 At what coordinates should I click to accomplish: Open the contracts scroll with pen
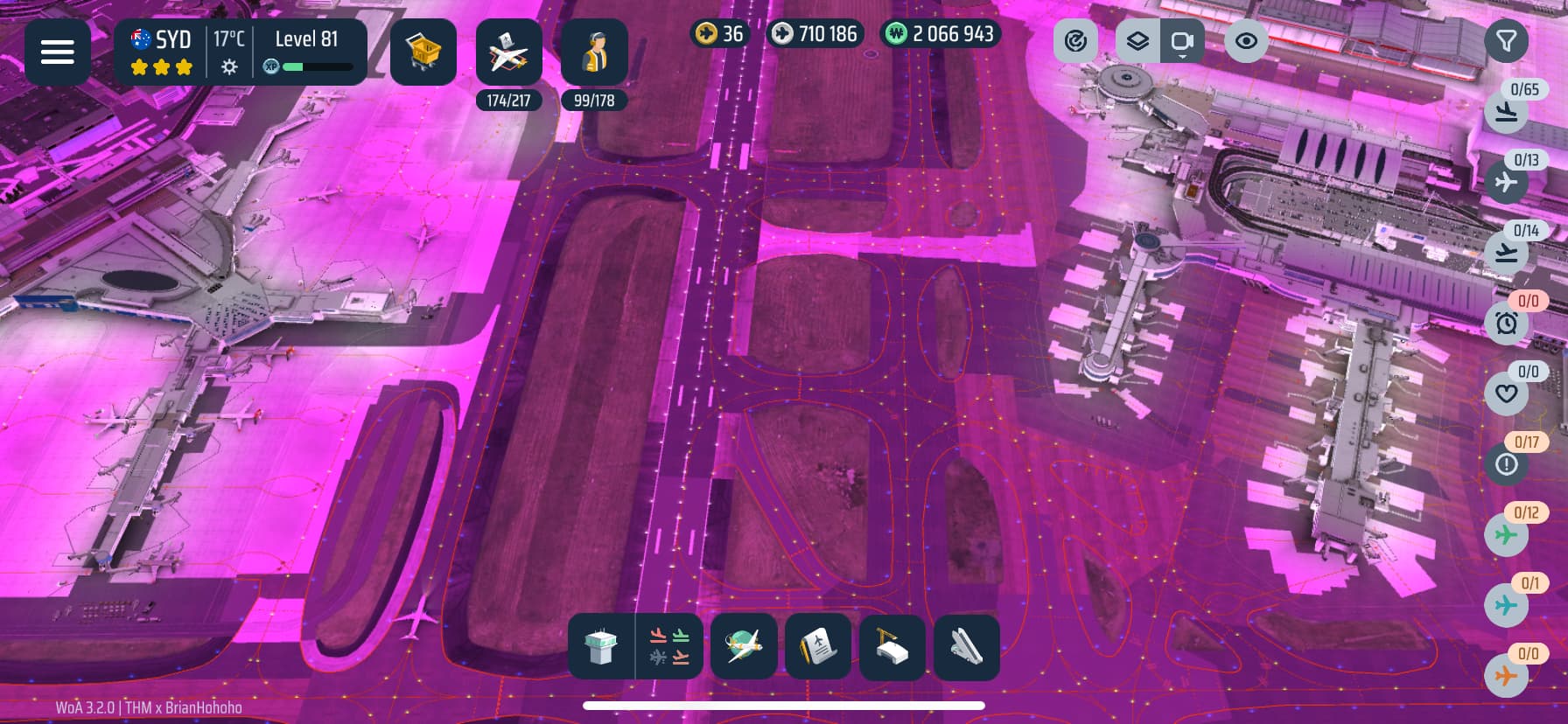(x=818, y=647)
